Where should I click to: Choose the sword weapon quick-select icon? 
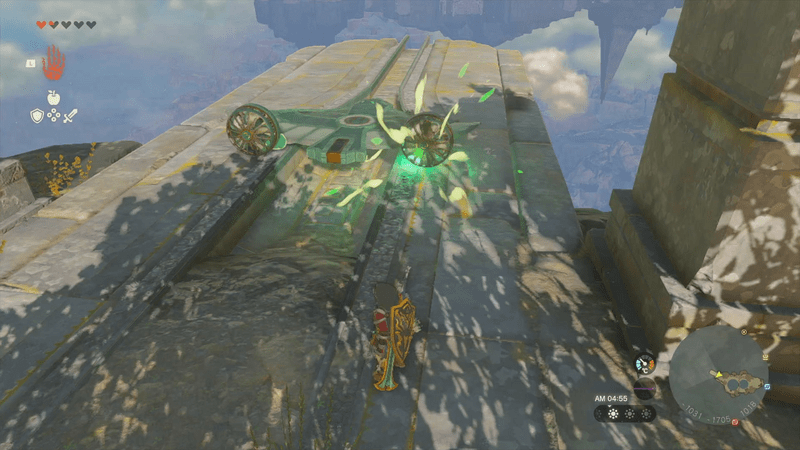click(70, 115)
